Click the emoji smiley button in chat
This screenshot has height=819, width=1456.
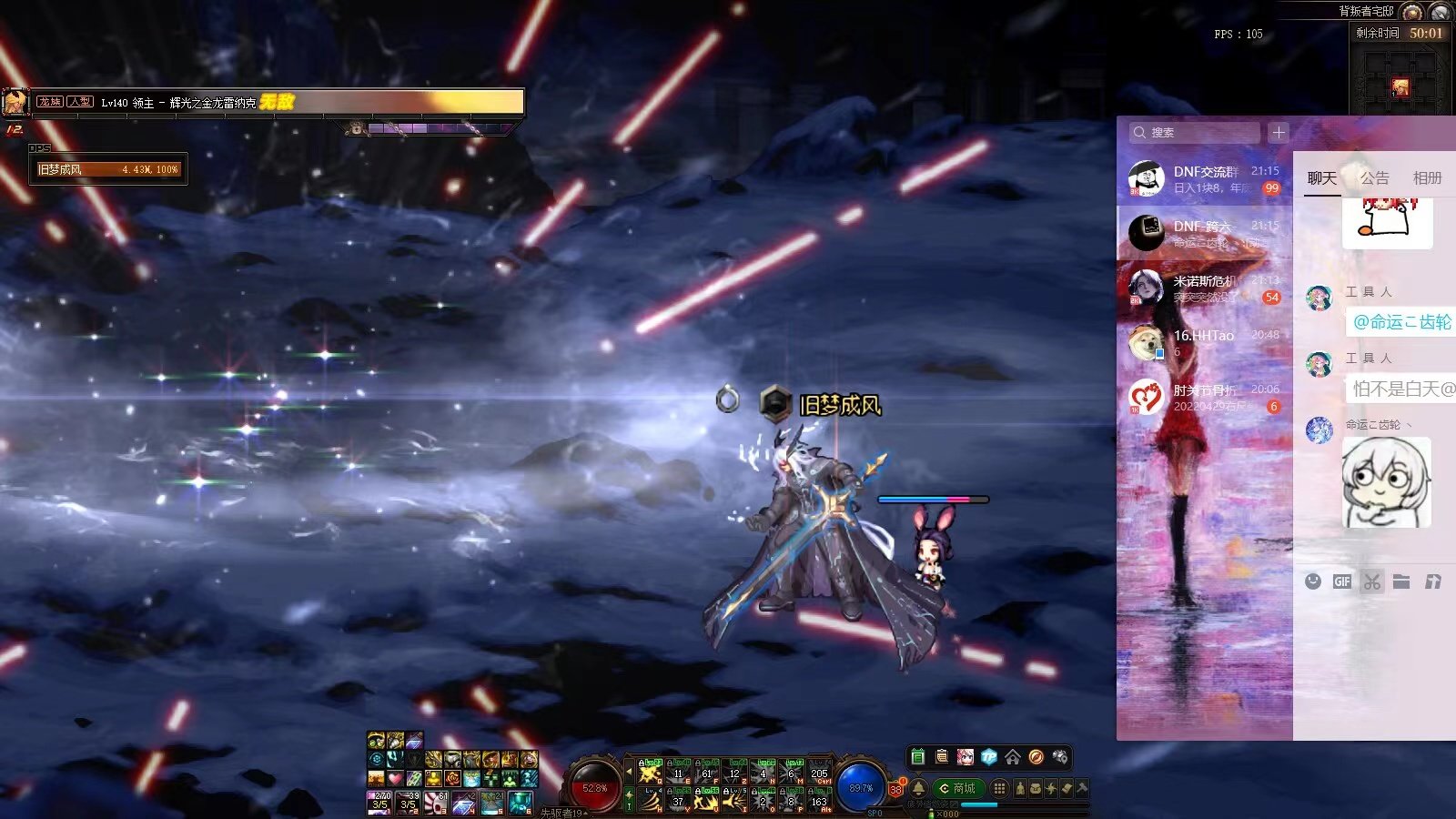[x=1312, y=581]
